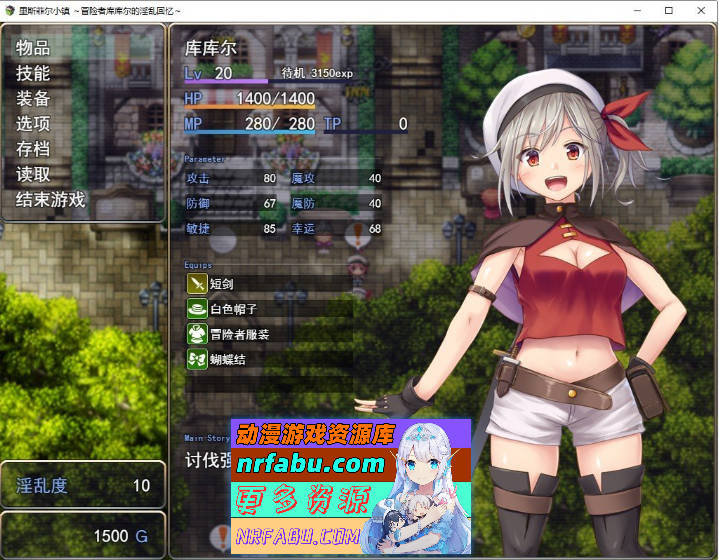Choose the 选项 (Options) entry

click(x=33, y=124)
